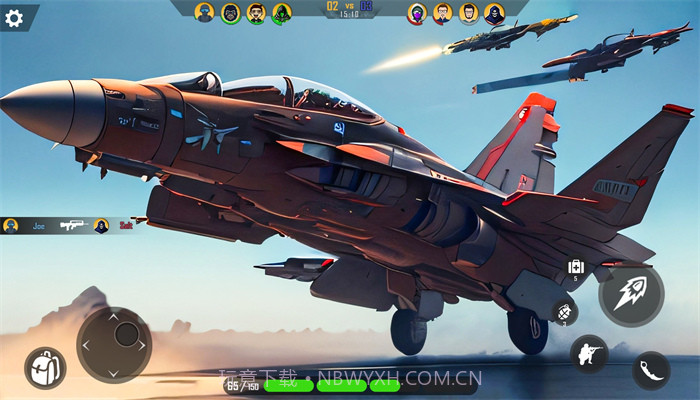Open the backpack inventory
700x400 pixels.
44,367
